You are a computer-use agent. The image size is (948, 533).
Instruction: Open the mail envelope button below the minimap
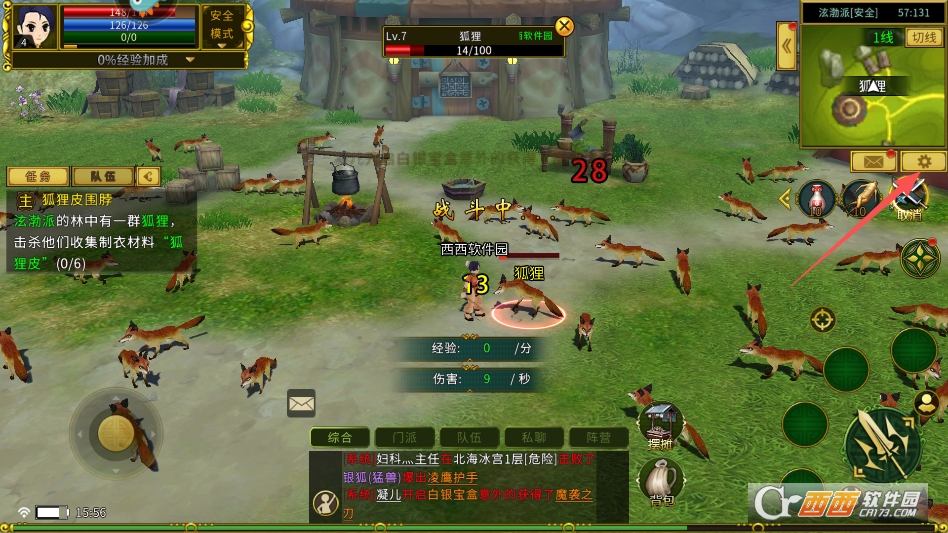[872, 161]
